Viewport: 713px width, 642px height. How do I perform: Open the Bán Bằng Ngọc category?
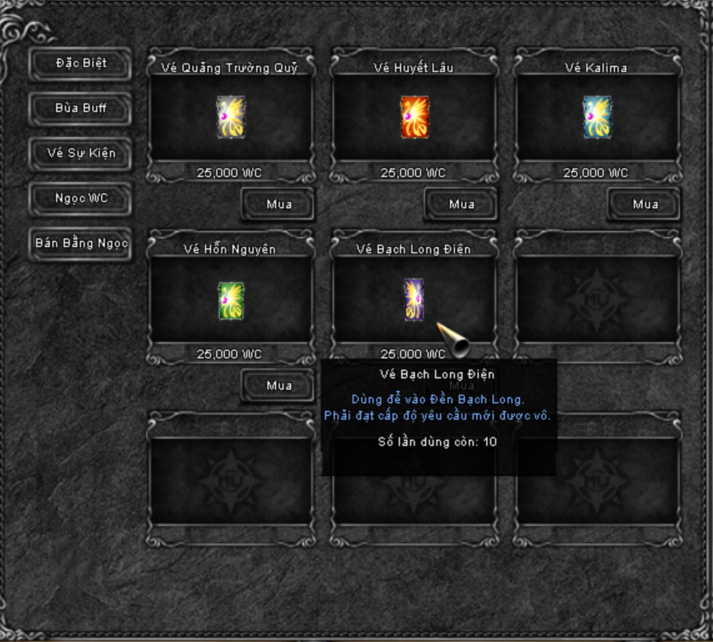[x=81, y=243]
